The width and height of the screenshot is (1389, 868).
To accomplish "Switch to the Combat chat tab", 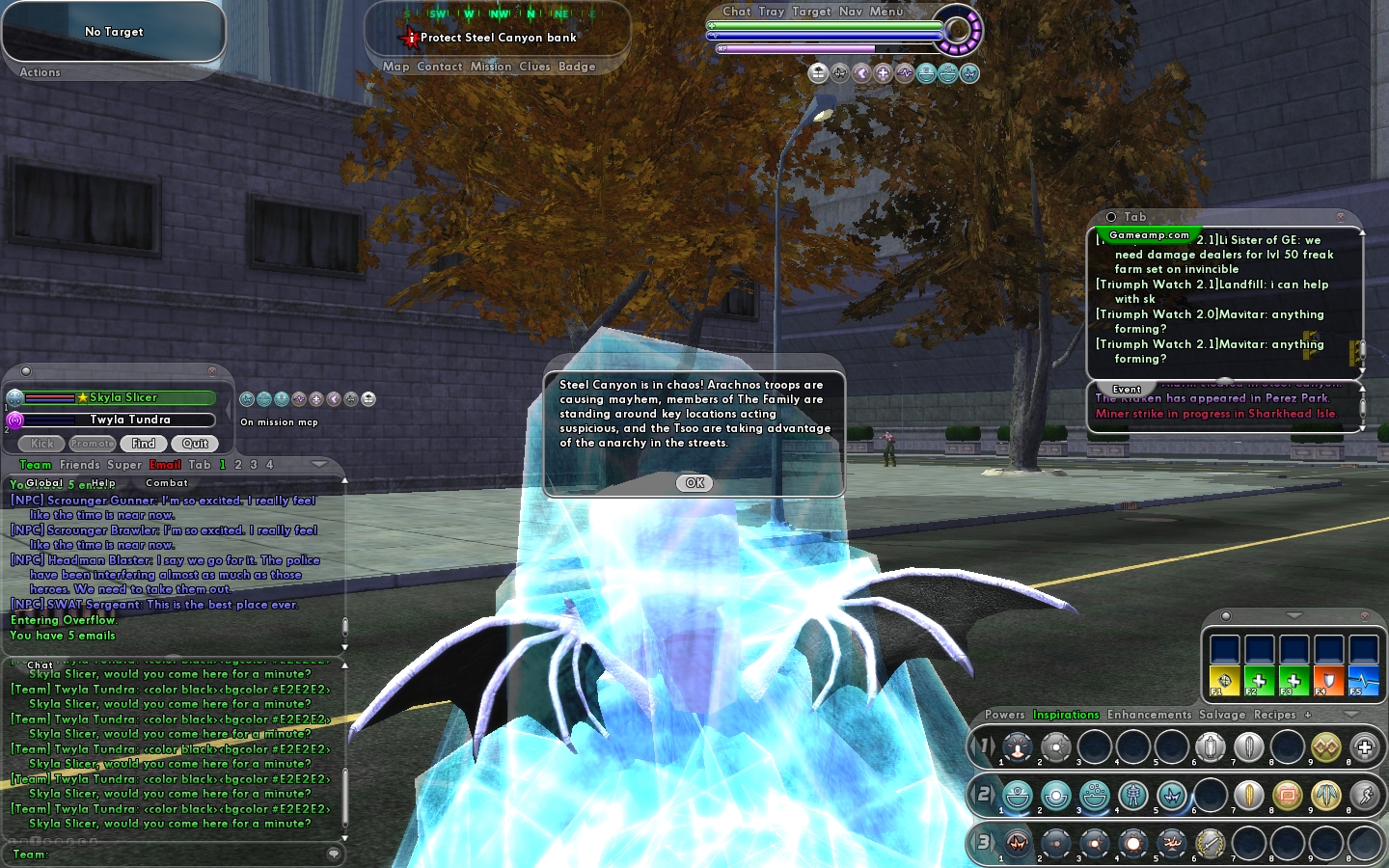I will click(x=167, y=483).
